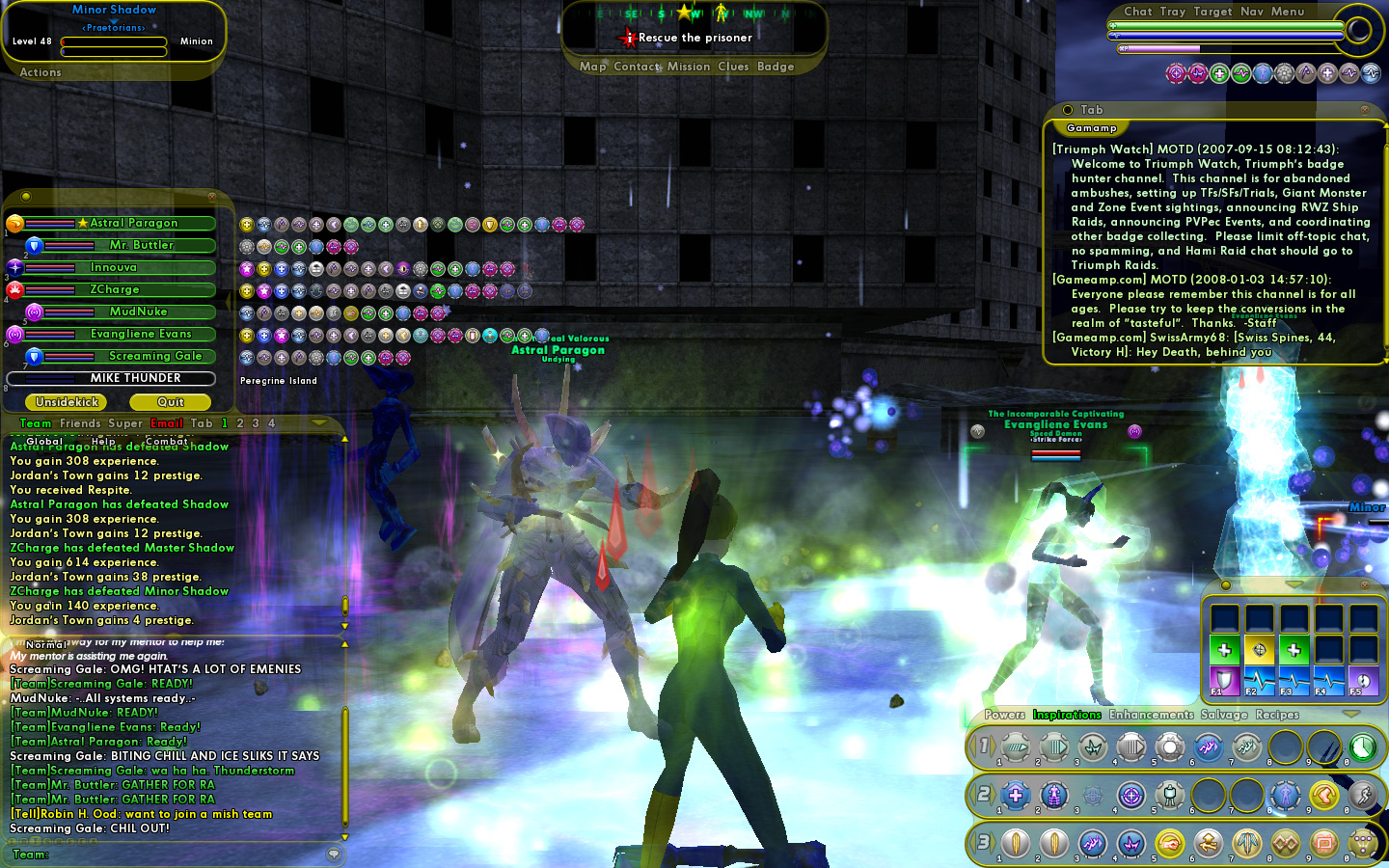This screenshot has width=1389, height=868.
Task: Open the Contact list
Action: point(637,67)
